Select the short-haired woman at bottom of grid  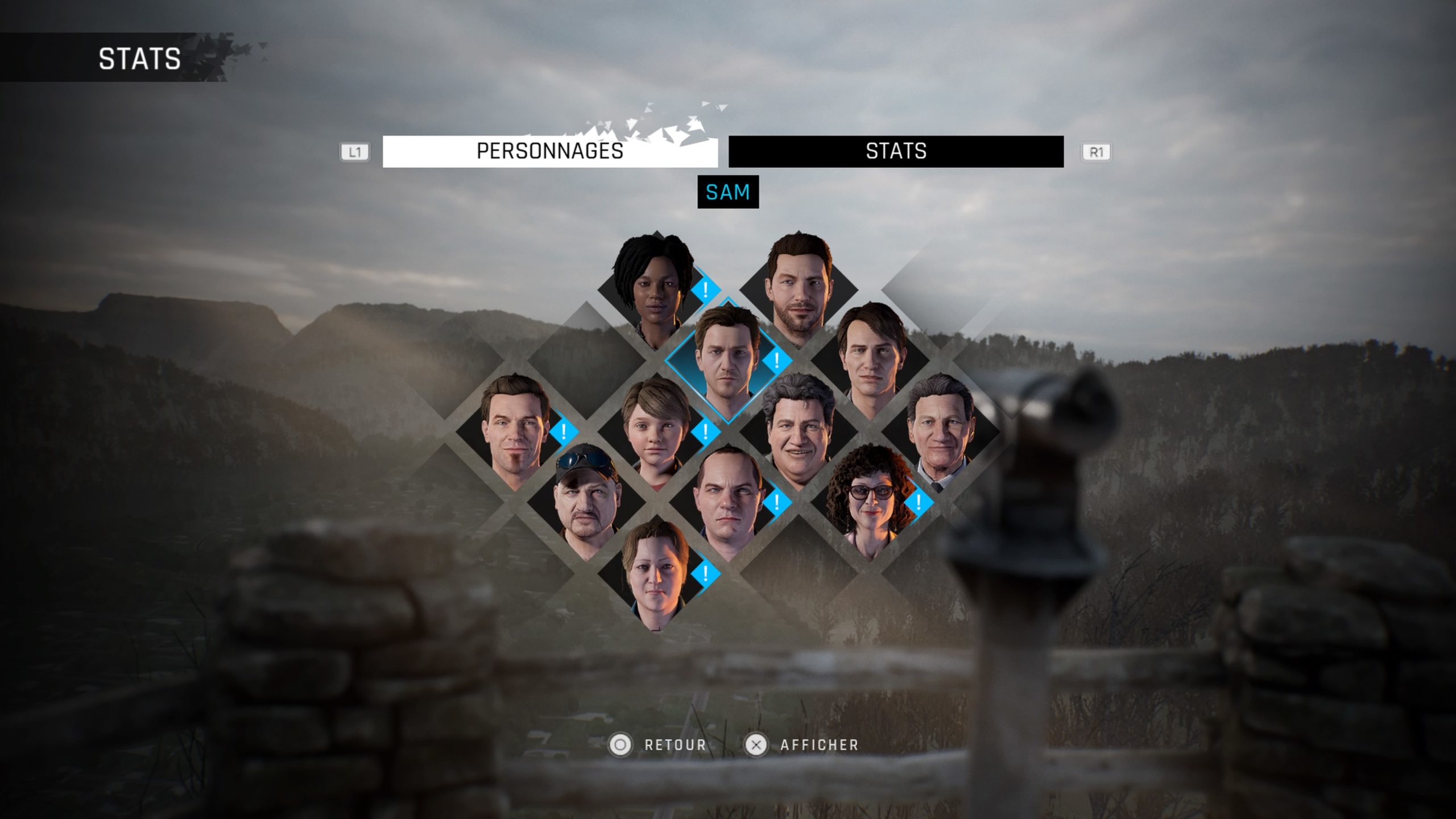[656, 573]
